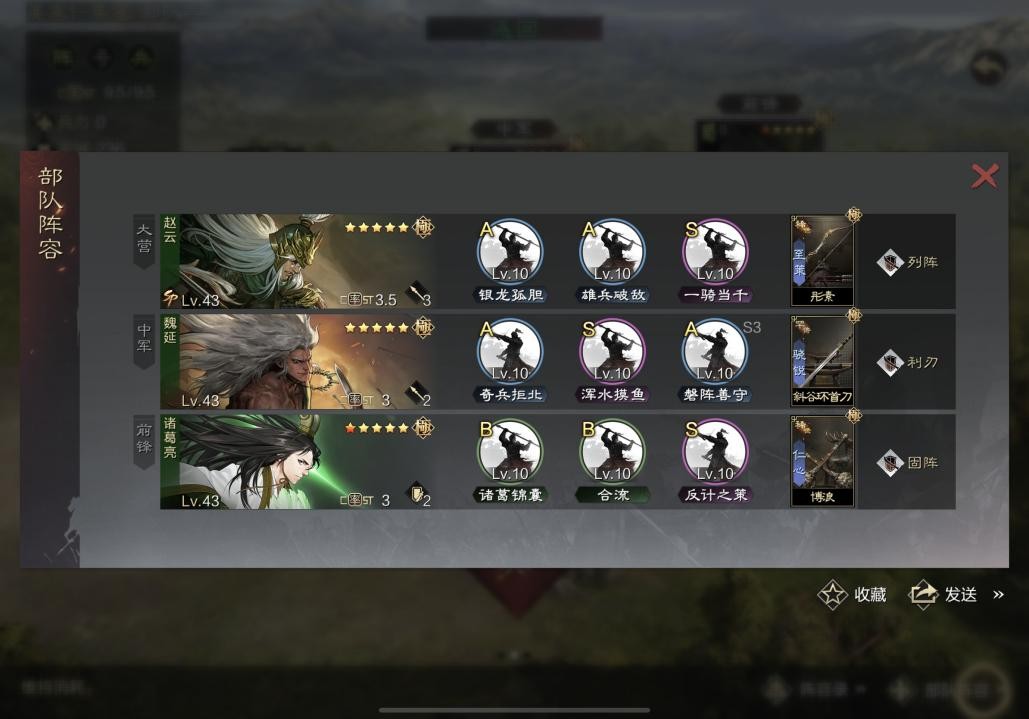
Task: Favorite this lineup with 收藏
Action: (x=853, y=594)
